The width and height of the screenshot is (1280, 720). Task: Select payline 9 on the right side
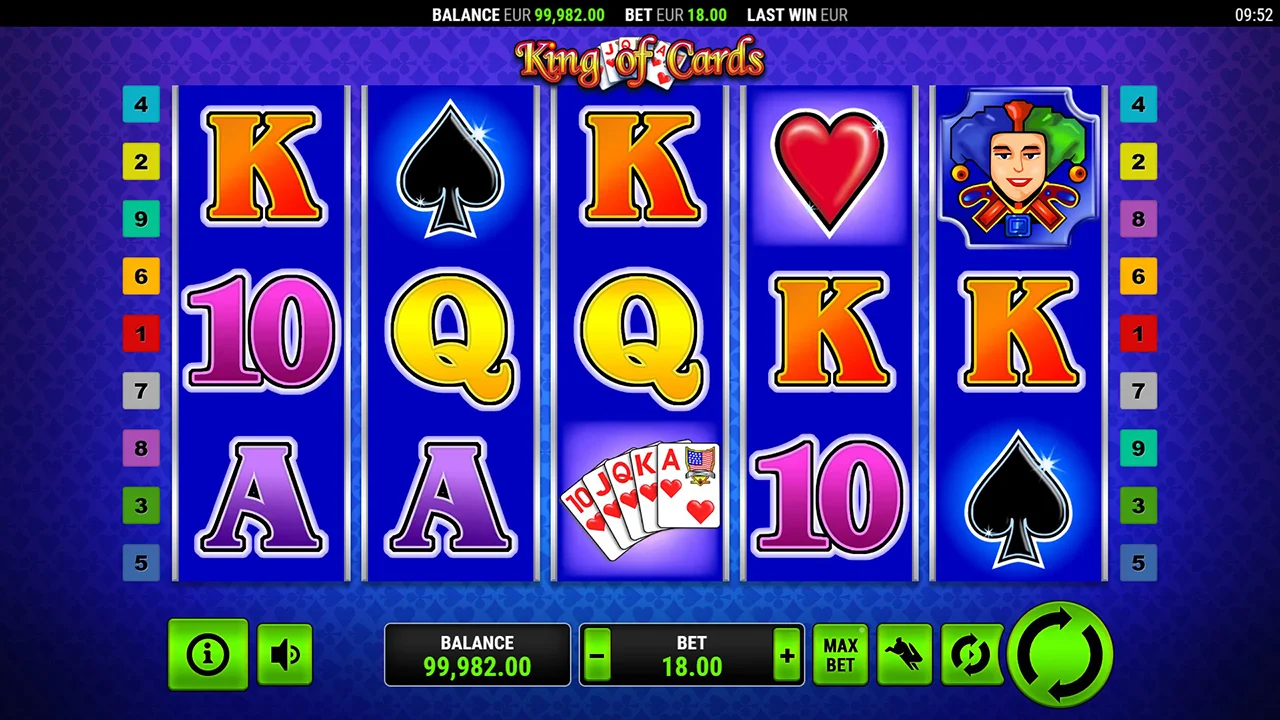[1139, 448]
